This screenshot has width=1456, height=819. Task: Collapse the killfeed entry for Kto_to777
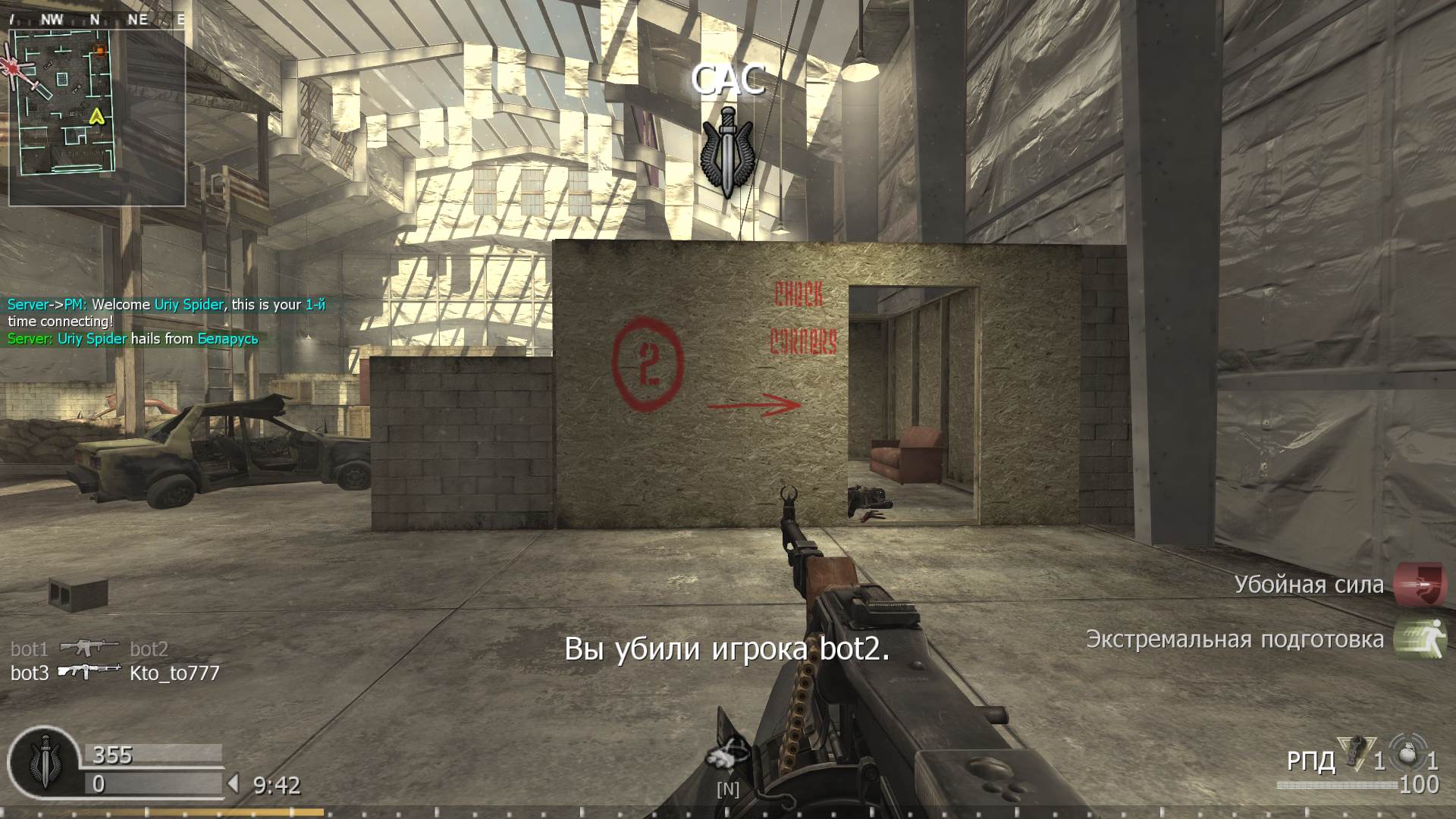(x=176, y=672)
